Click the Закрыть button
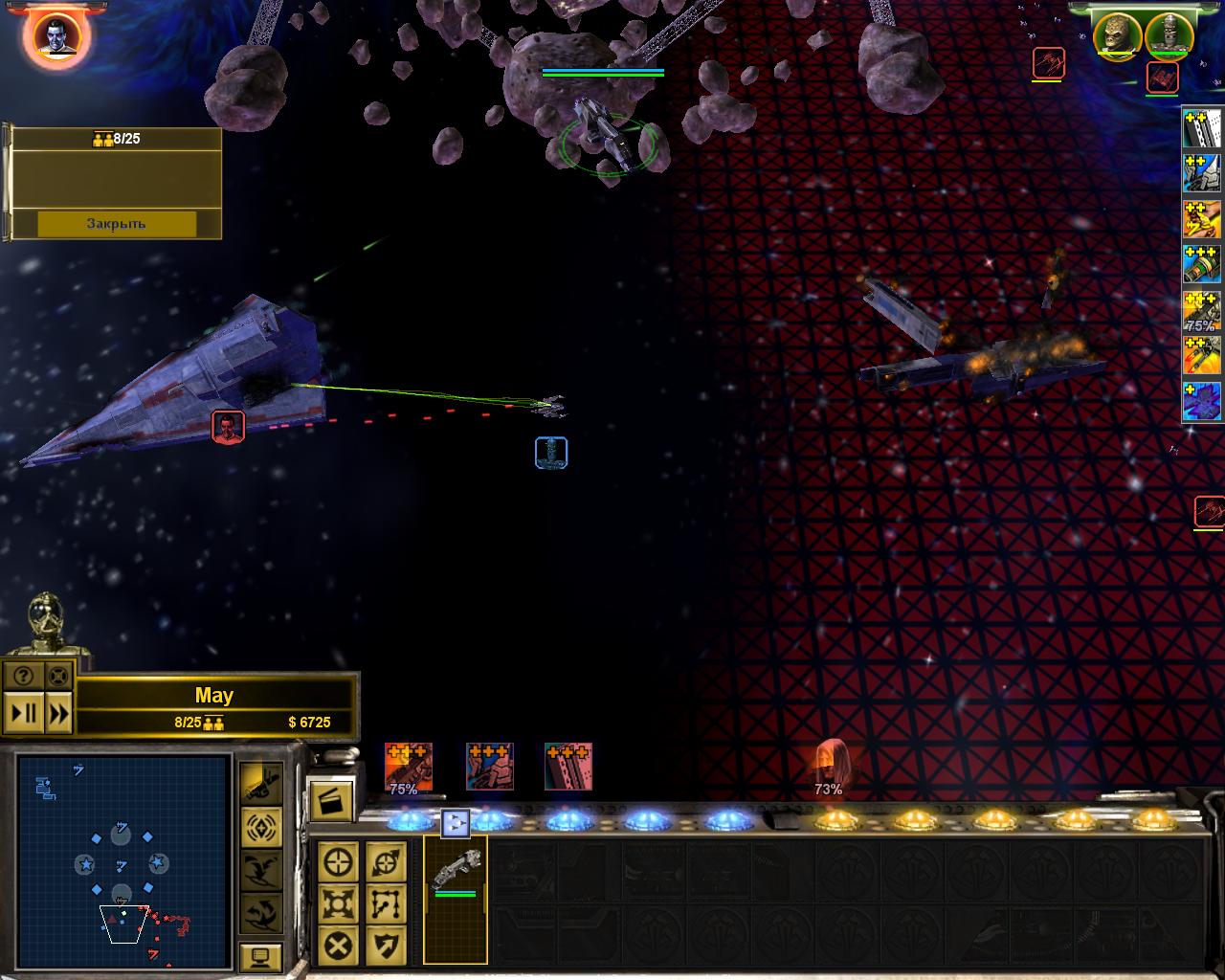Image resolution: width=1225 pixels, height=980 pixels. (117, 223)
